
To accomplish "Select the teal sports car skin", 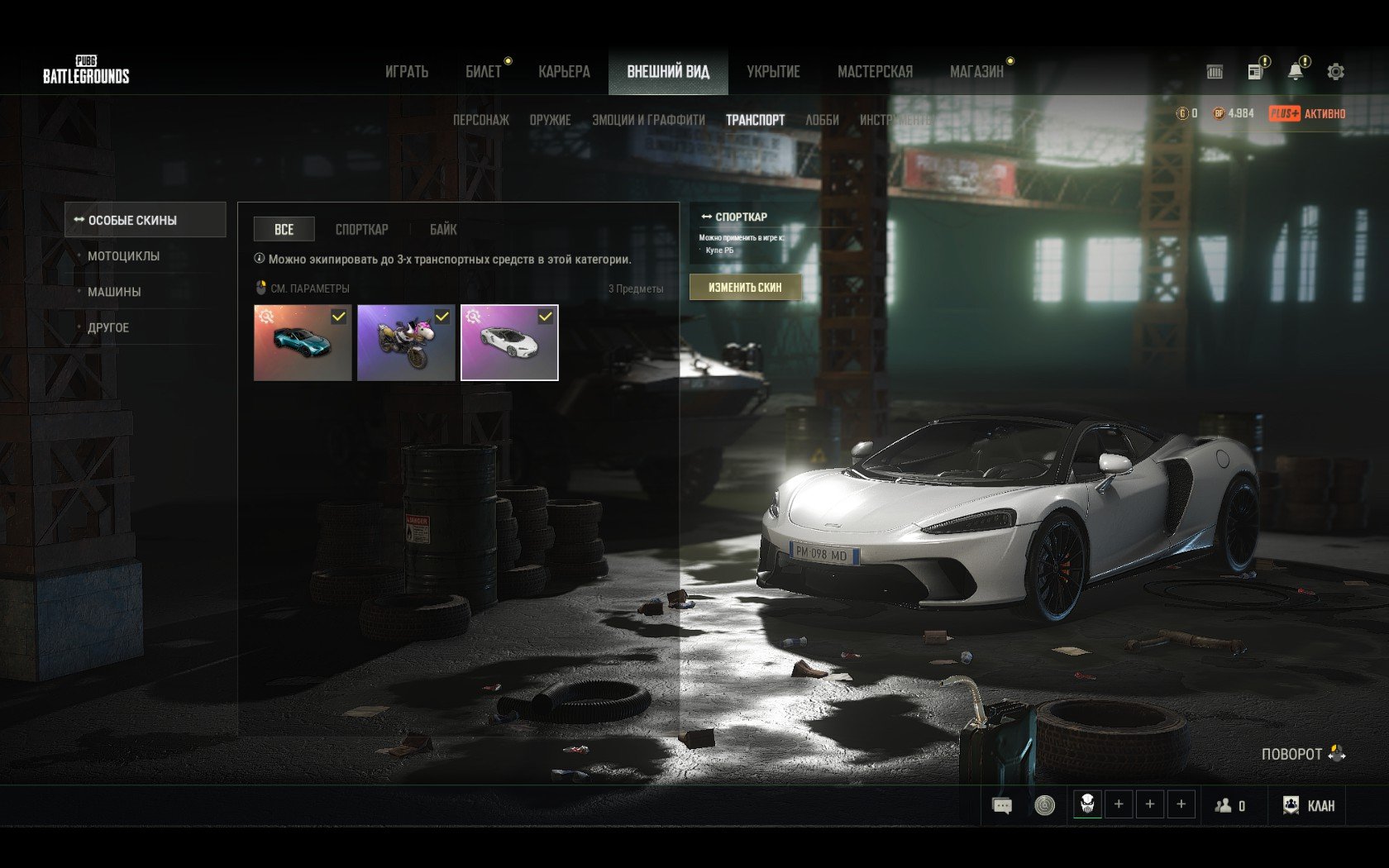I will tap(303, 343).
